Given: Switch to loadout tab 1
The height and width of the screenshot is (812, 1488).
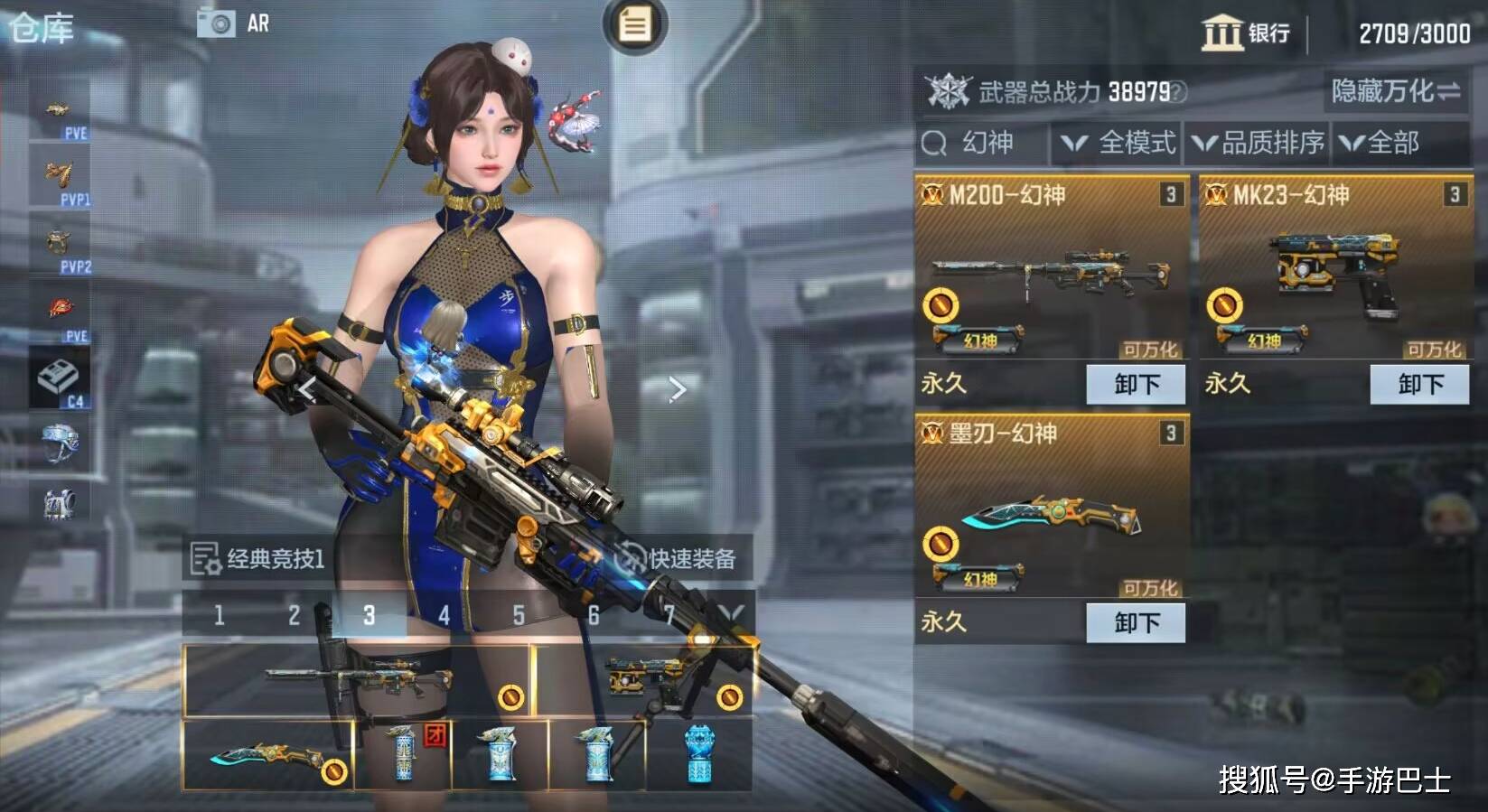Looking at the screenshot, I should [x=219, y=615].
